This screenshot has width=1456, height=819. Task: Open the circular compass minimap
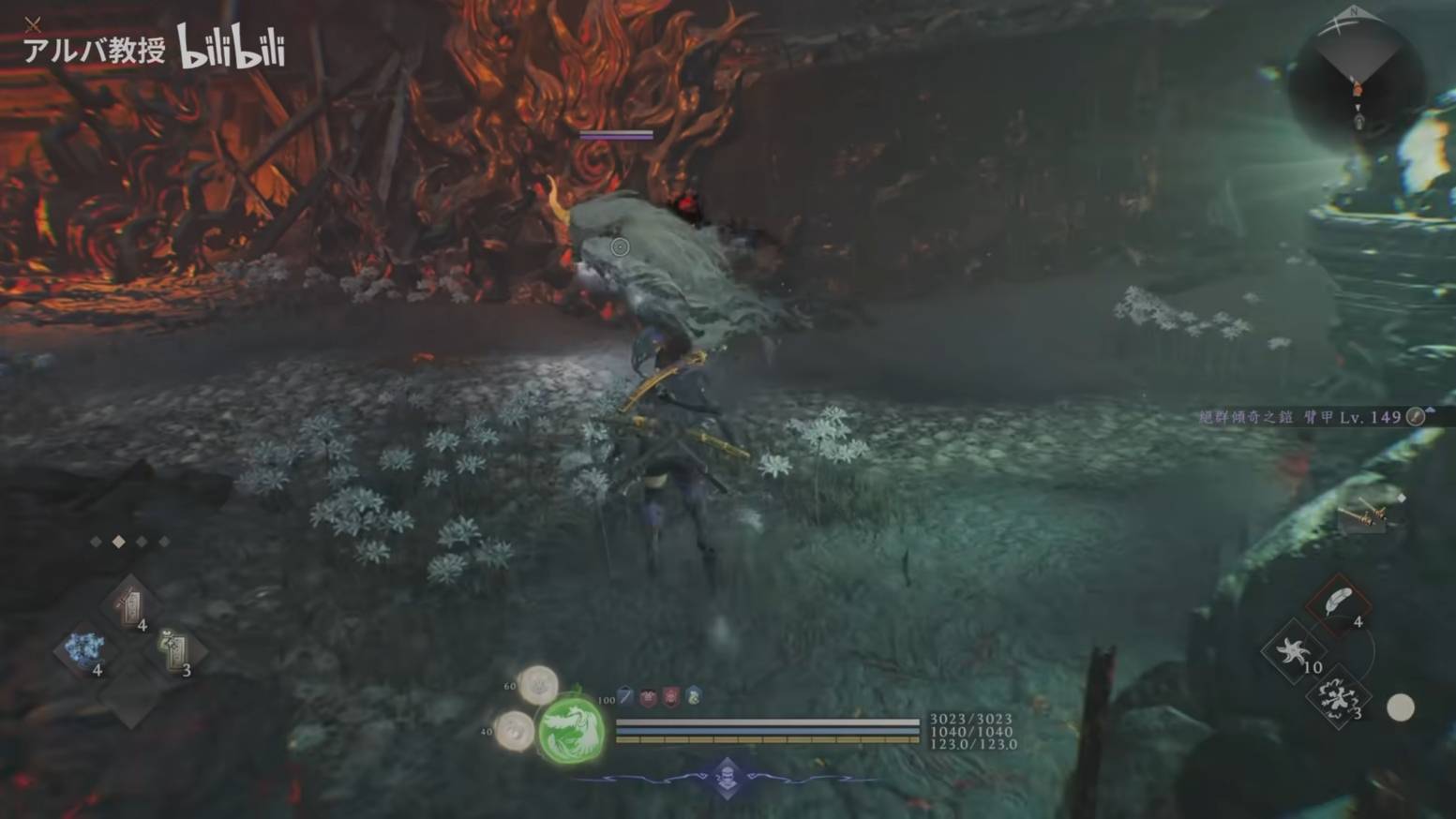pos(1357,80)
